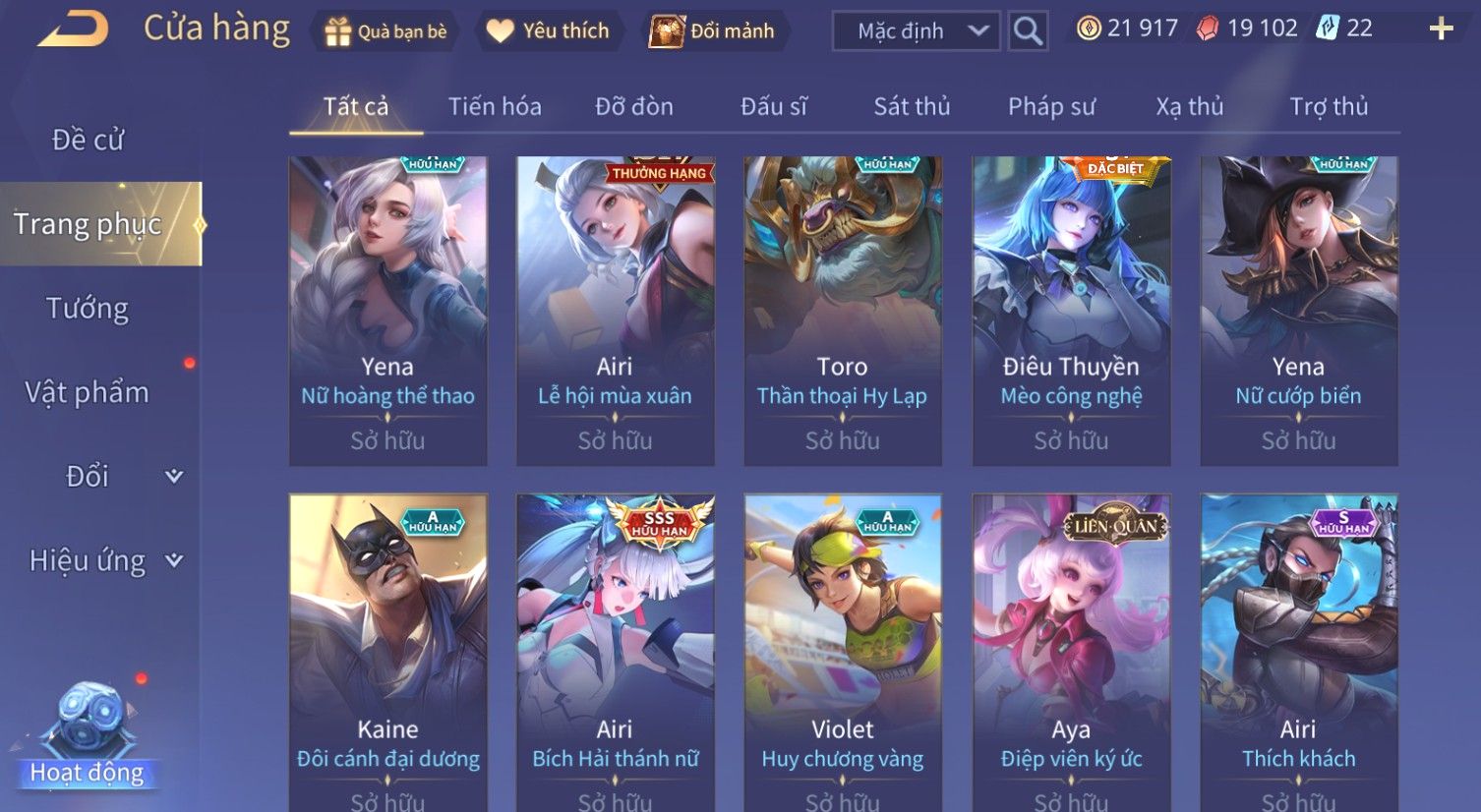Image resolution: width=1481 pixels, height=812 pixels.
Task: Select the Sát thủ category tab
Action: coord(912,106)
